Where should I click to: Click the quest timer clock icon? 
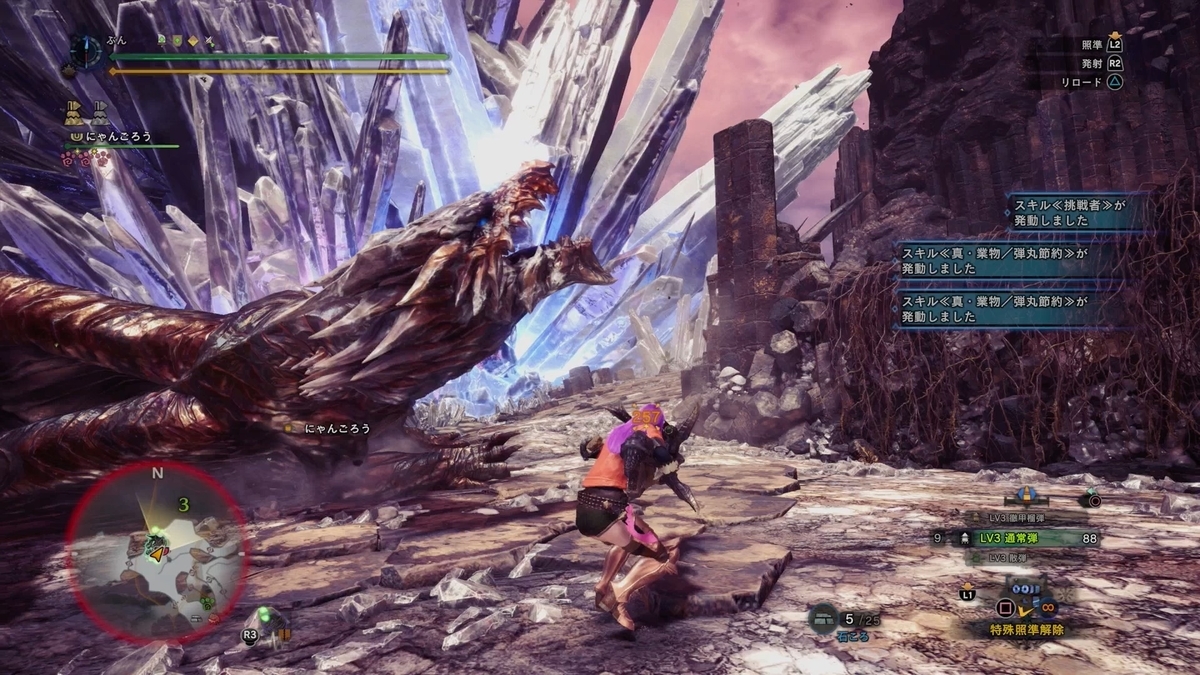(85, 51)
